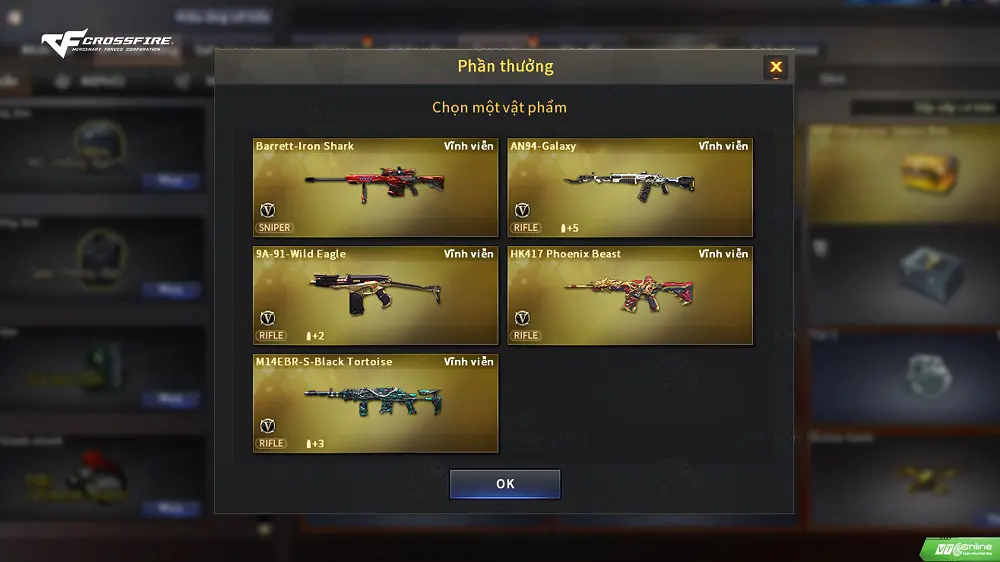This screenshot has width=1000, height=562.
Task: Select the Barrett-Iron Shark sniper reward
Action: tap(375, 187)
